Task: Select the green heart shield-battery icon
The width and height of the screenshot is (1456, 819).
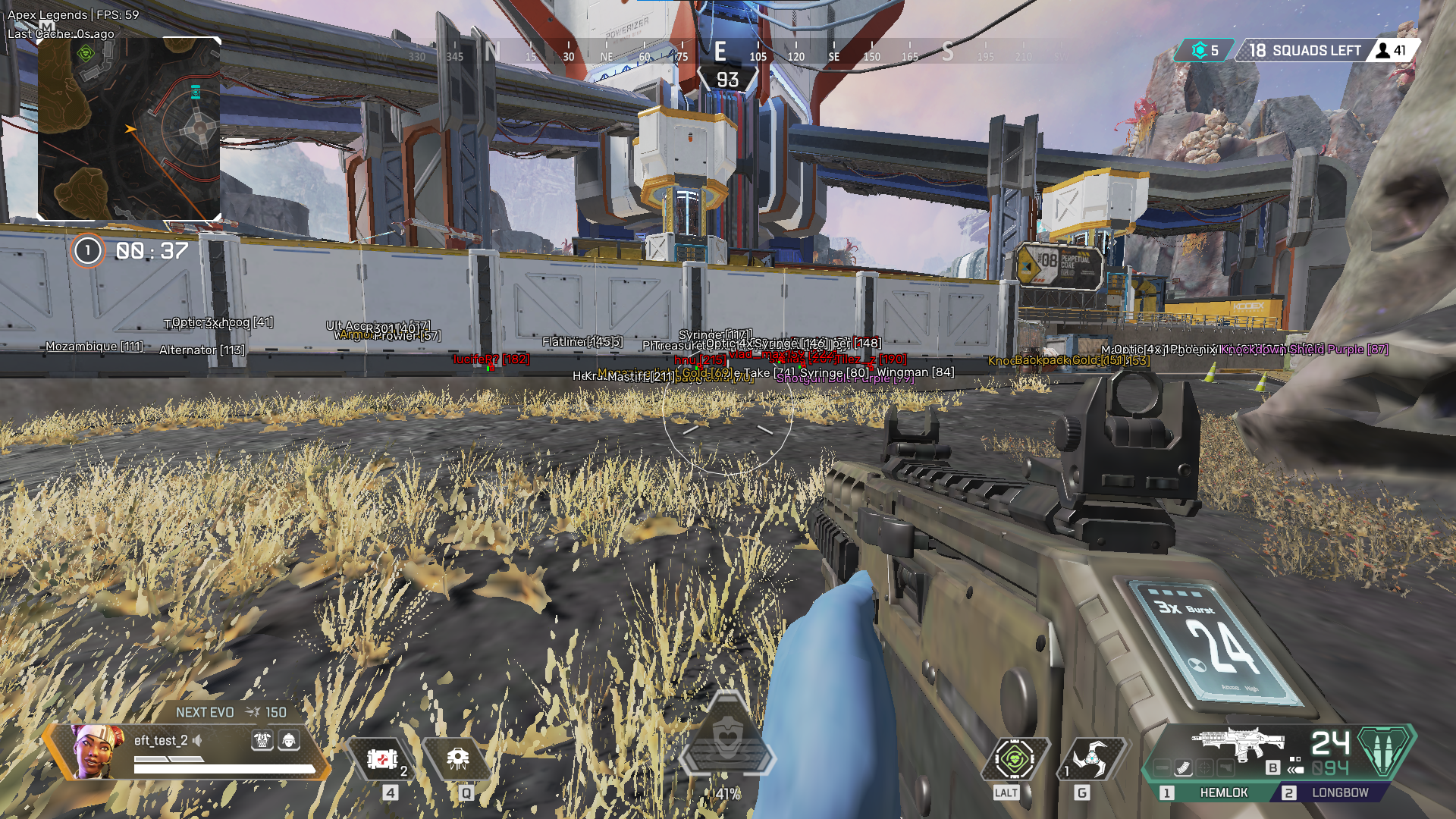Action: [1015, 758]
